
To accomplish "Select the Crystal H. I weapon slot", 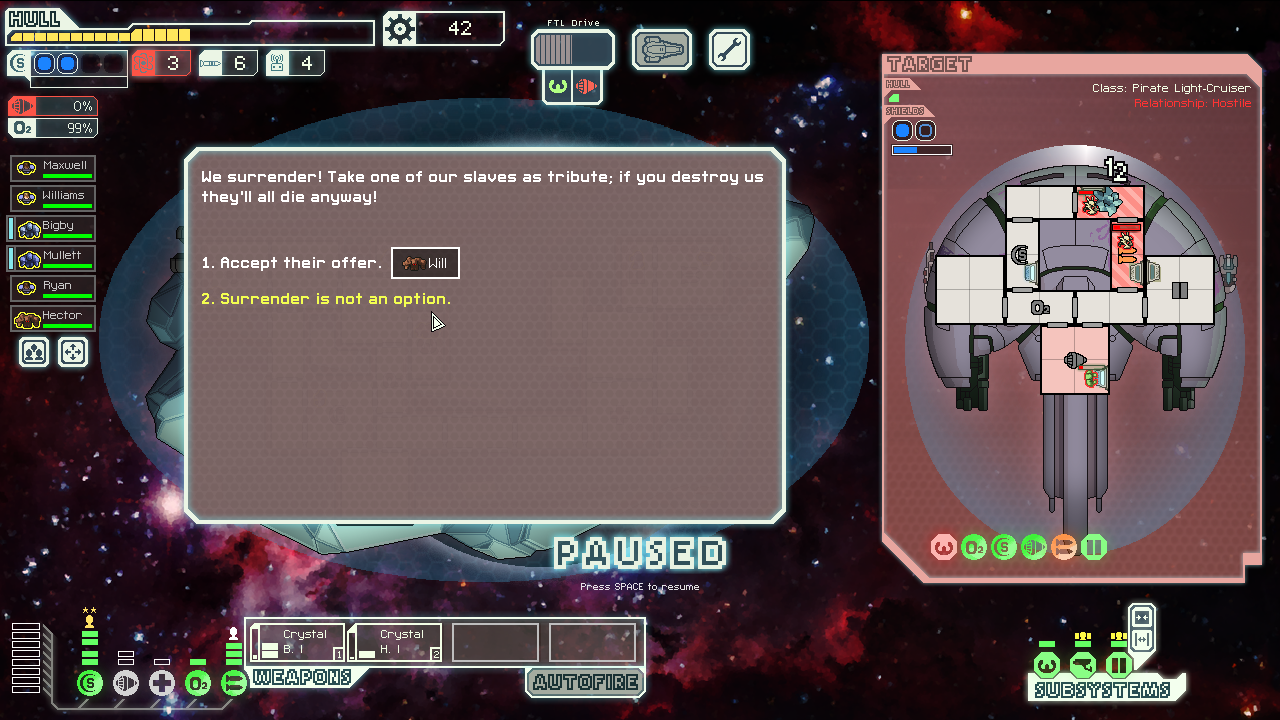I will [x=396, y=642].
